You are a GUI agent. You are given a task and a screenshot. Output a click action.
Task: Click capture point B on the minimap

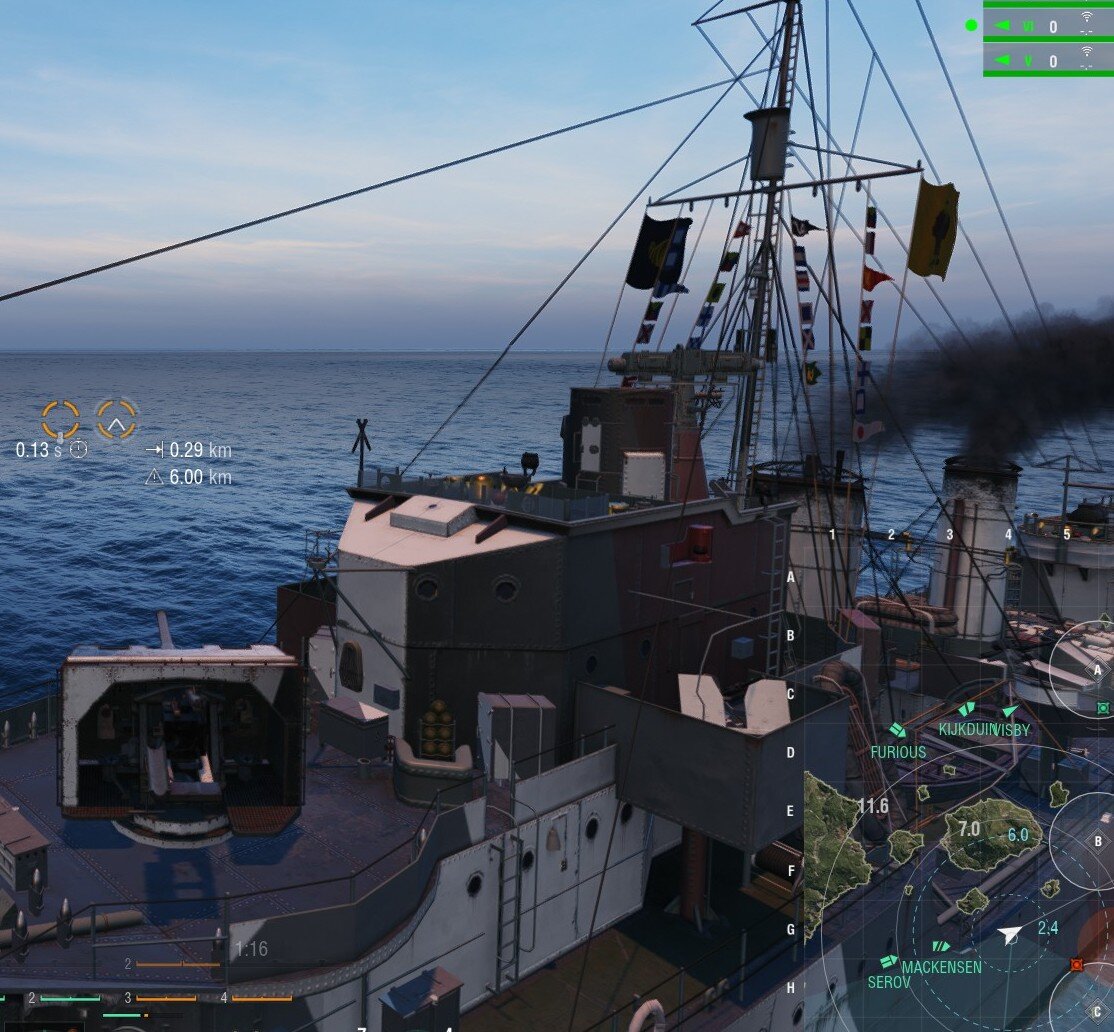click(x=1097, y=841)
